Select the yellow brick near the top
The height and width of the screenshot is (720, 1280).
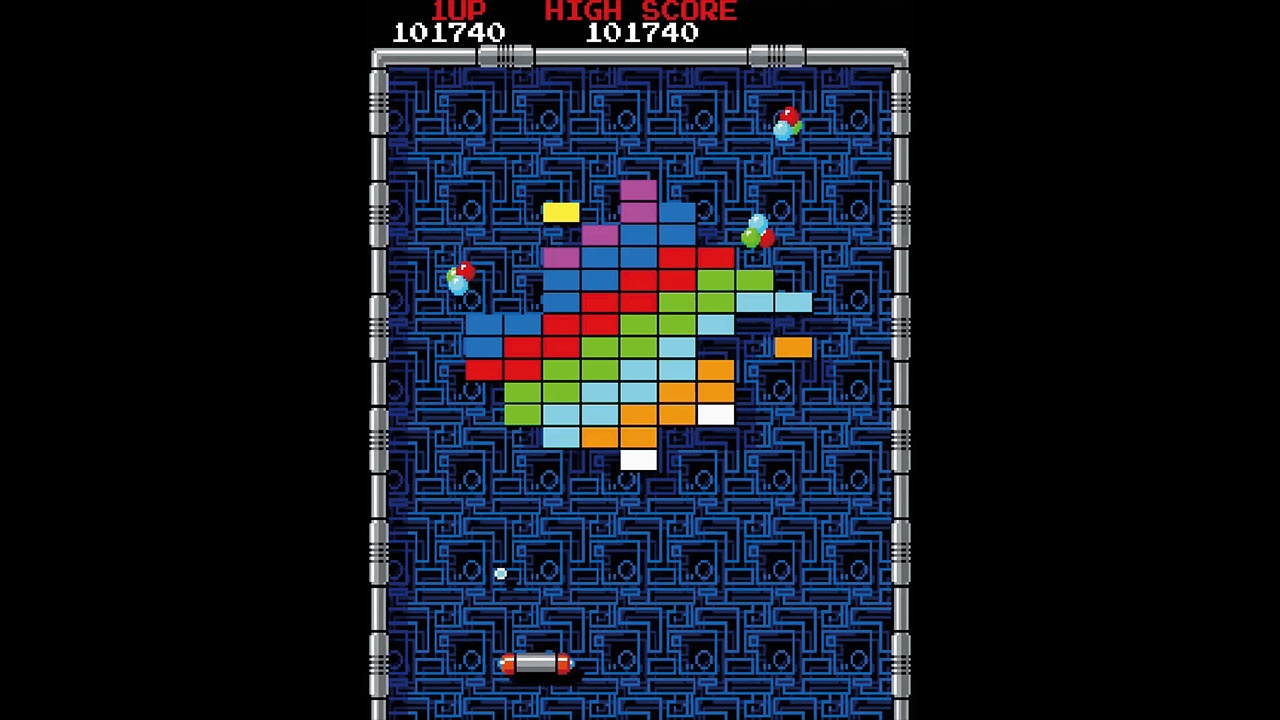[x=561, y=211]
